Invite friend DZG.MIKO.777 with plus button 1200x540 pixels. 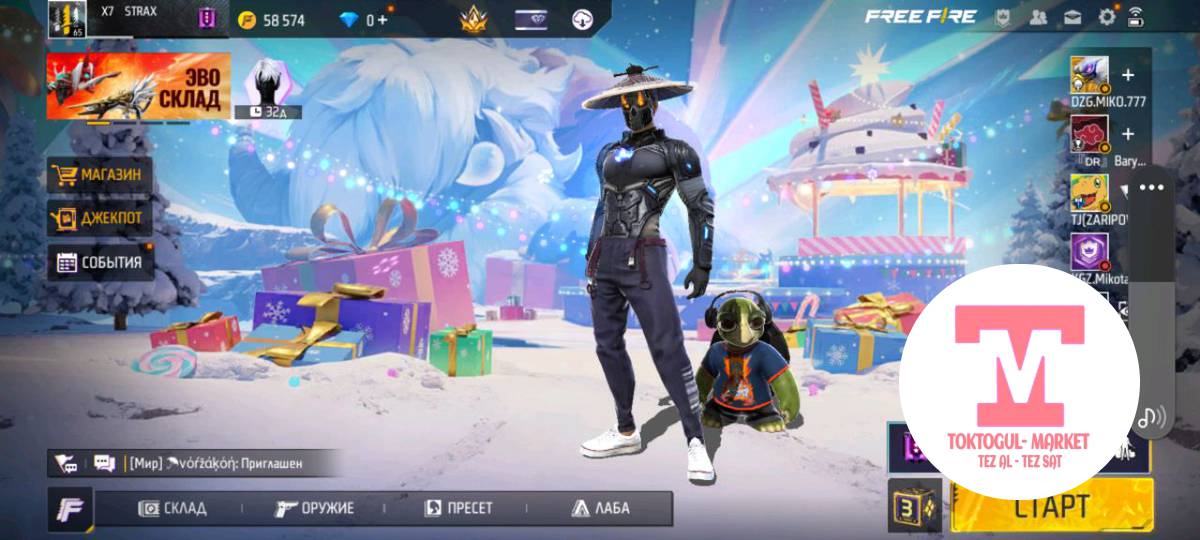1128,75
